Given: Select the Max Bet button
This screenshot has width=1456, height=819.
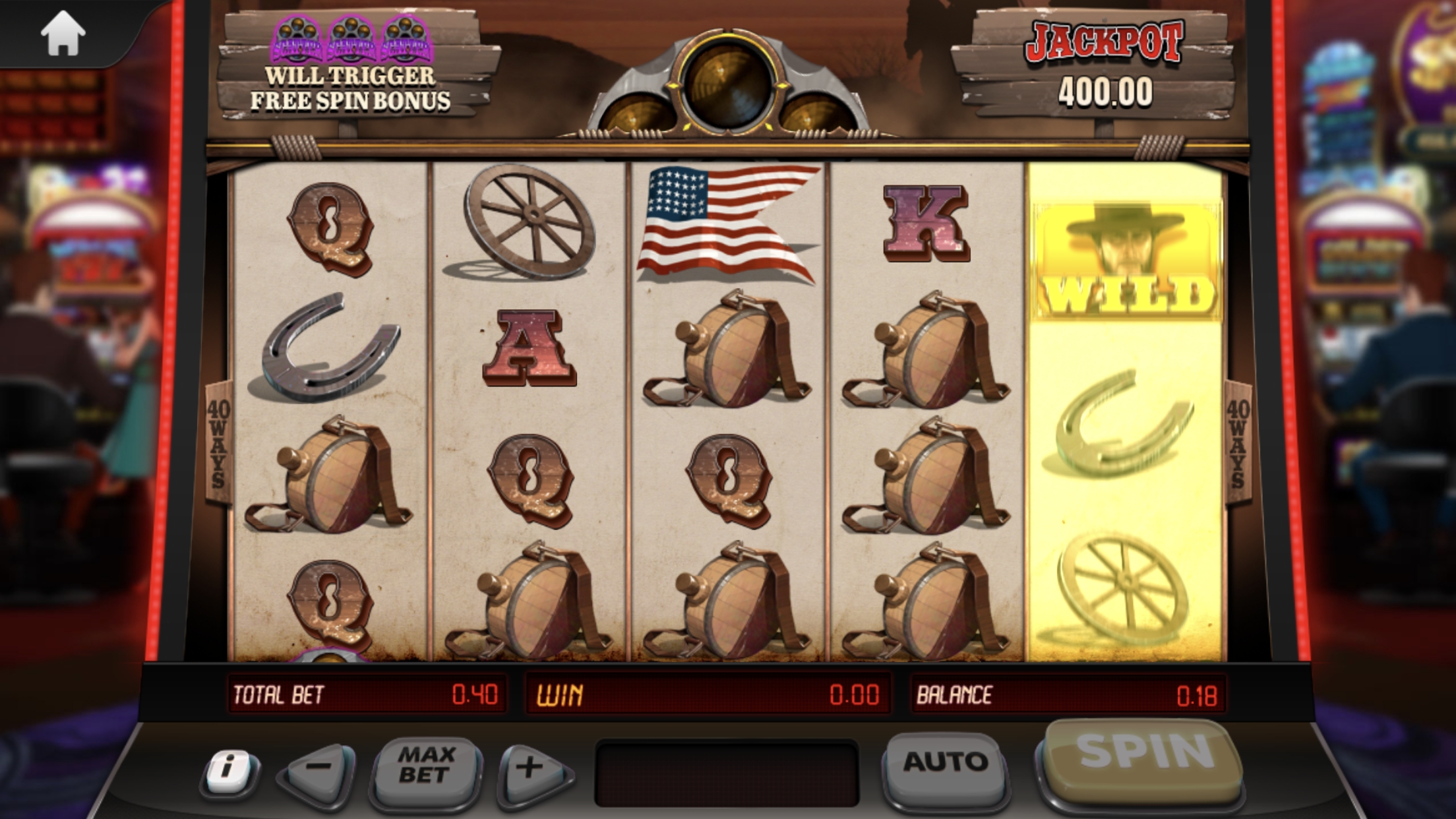Looking at the screenshot, I should pos(426,767).
